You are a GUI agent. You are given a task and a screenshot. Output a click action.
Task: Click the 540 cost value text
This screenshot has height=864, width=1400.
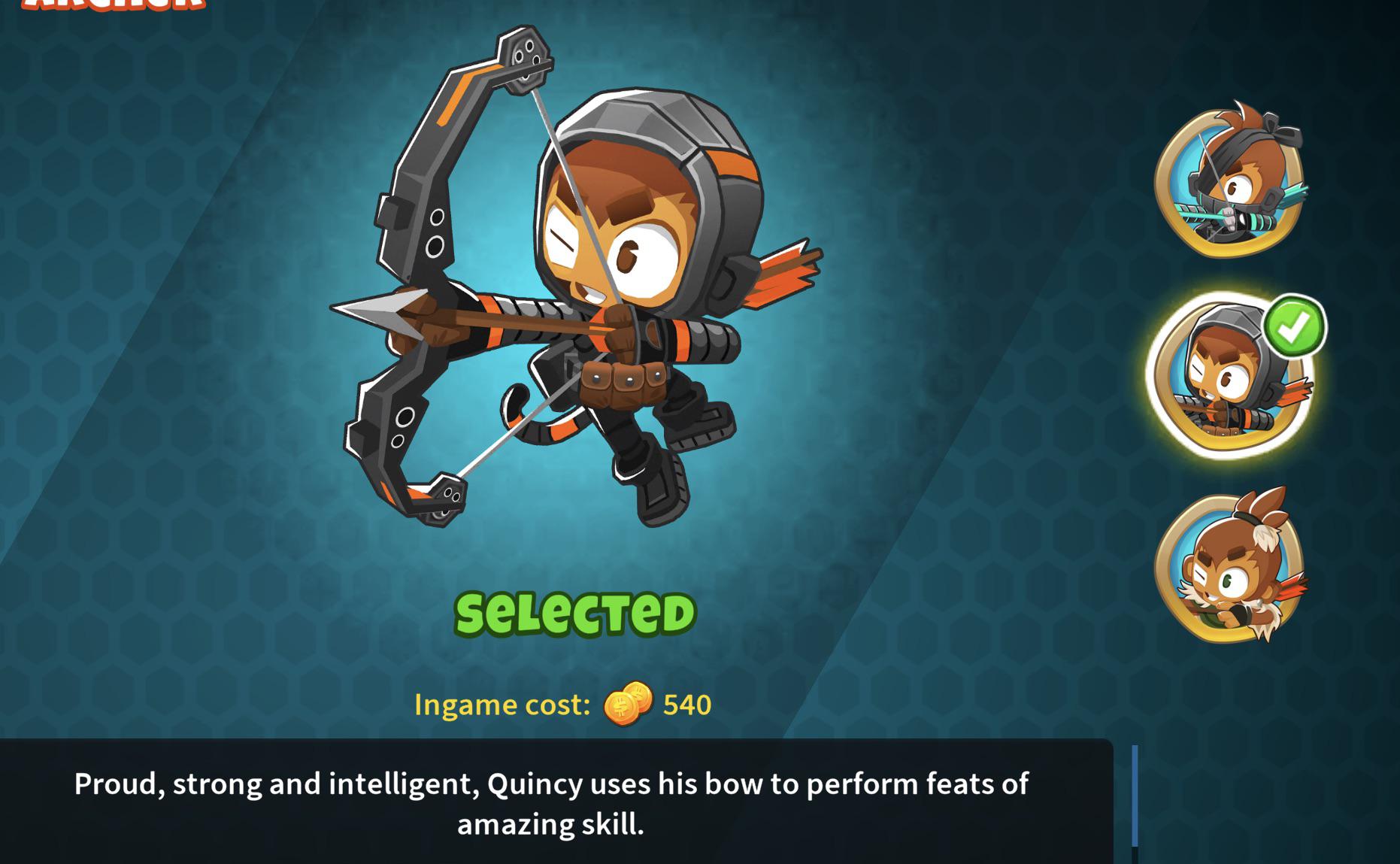point(686,704)
